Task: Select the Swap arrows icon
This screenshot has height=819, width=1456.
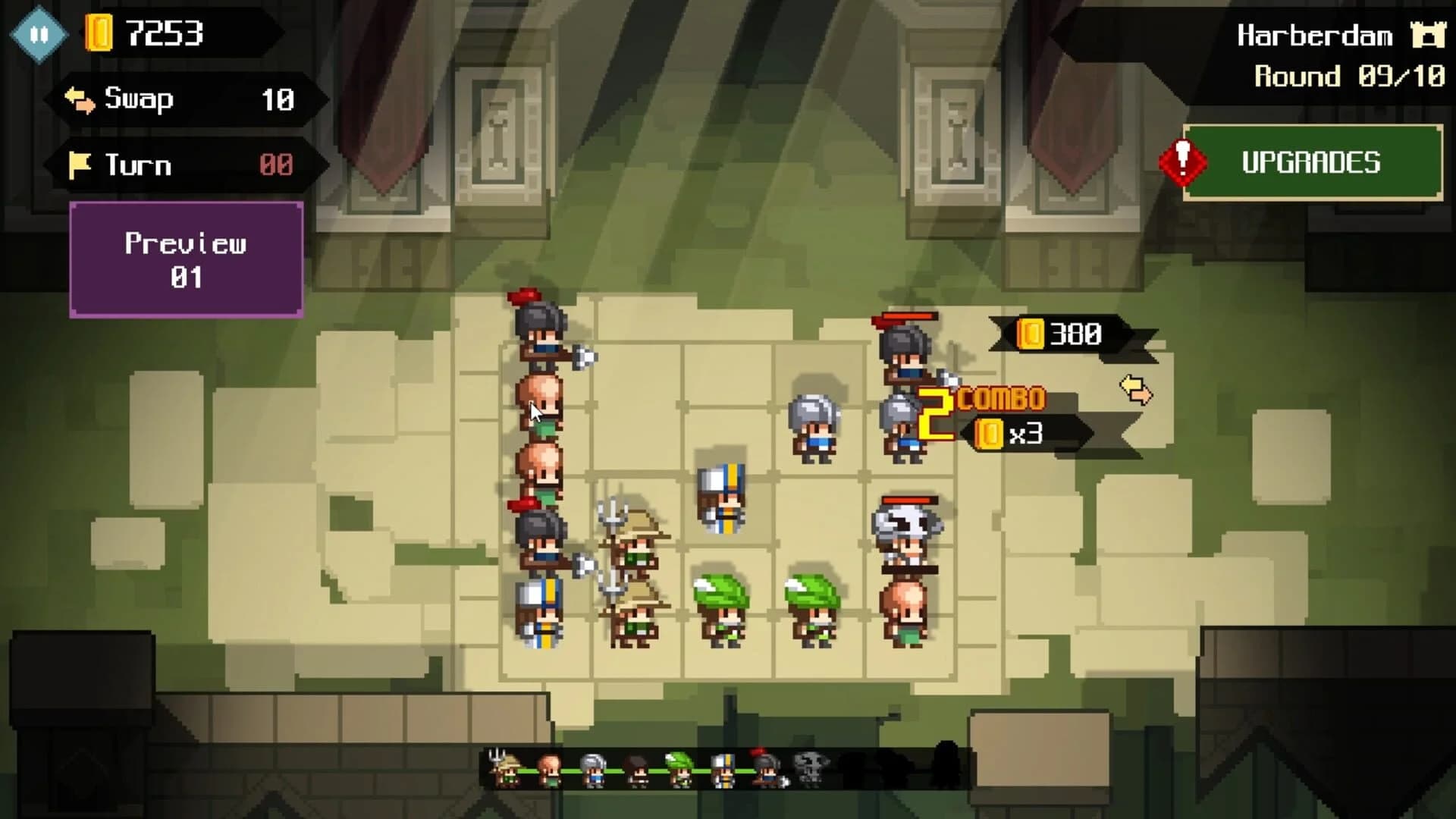Action: 80,99
